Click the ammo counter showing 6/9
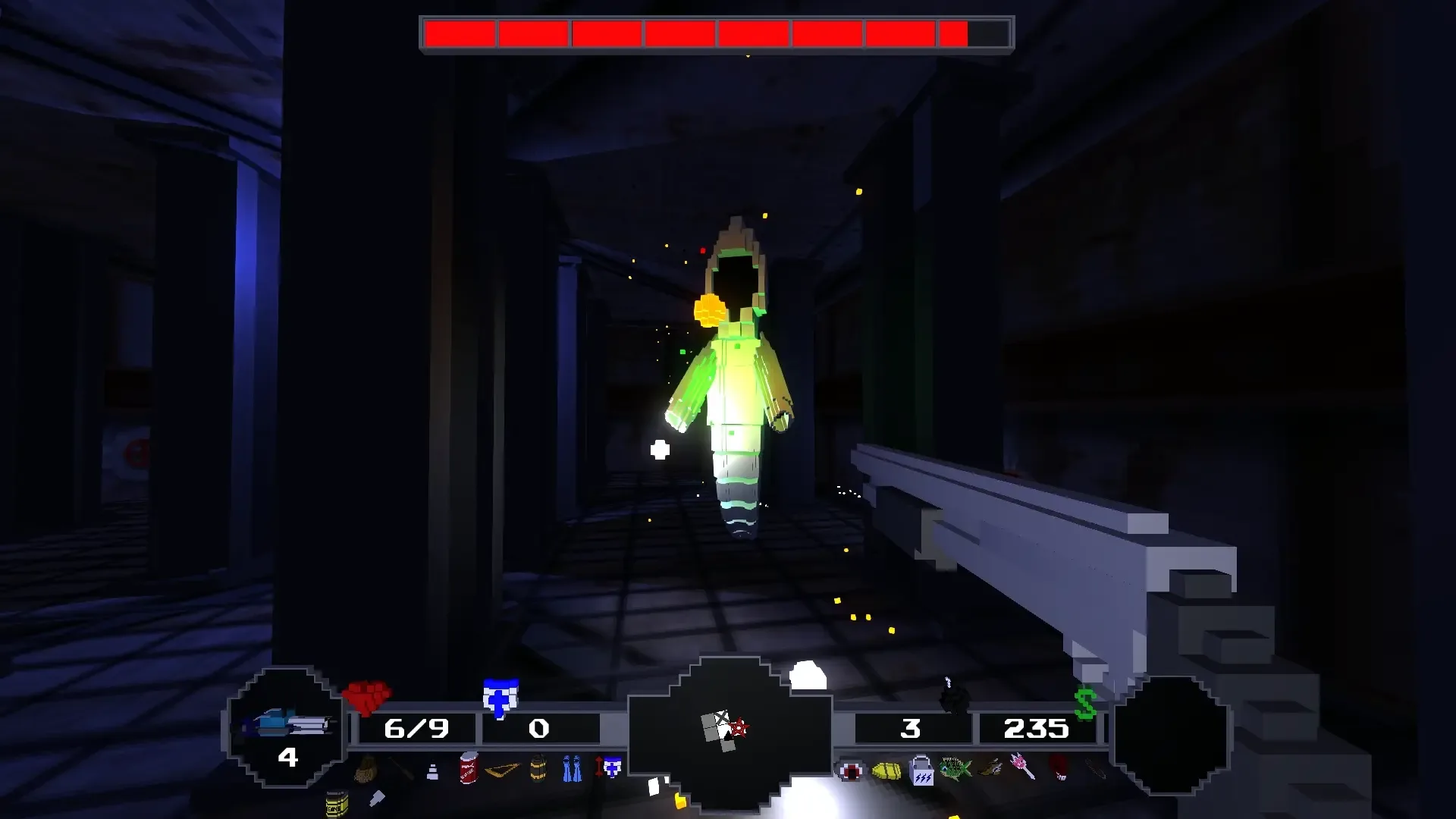1456x819 pixels. pos(417,730)
